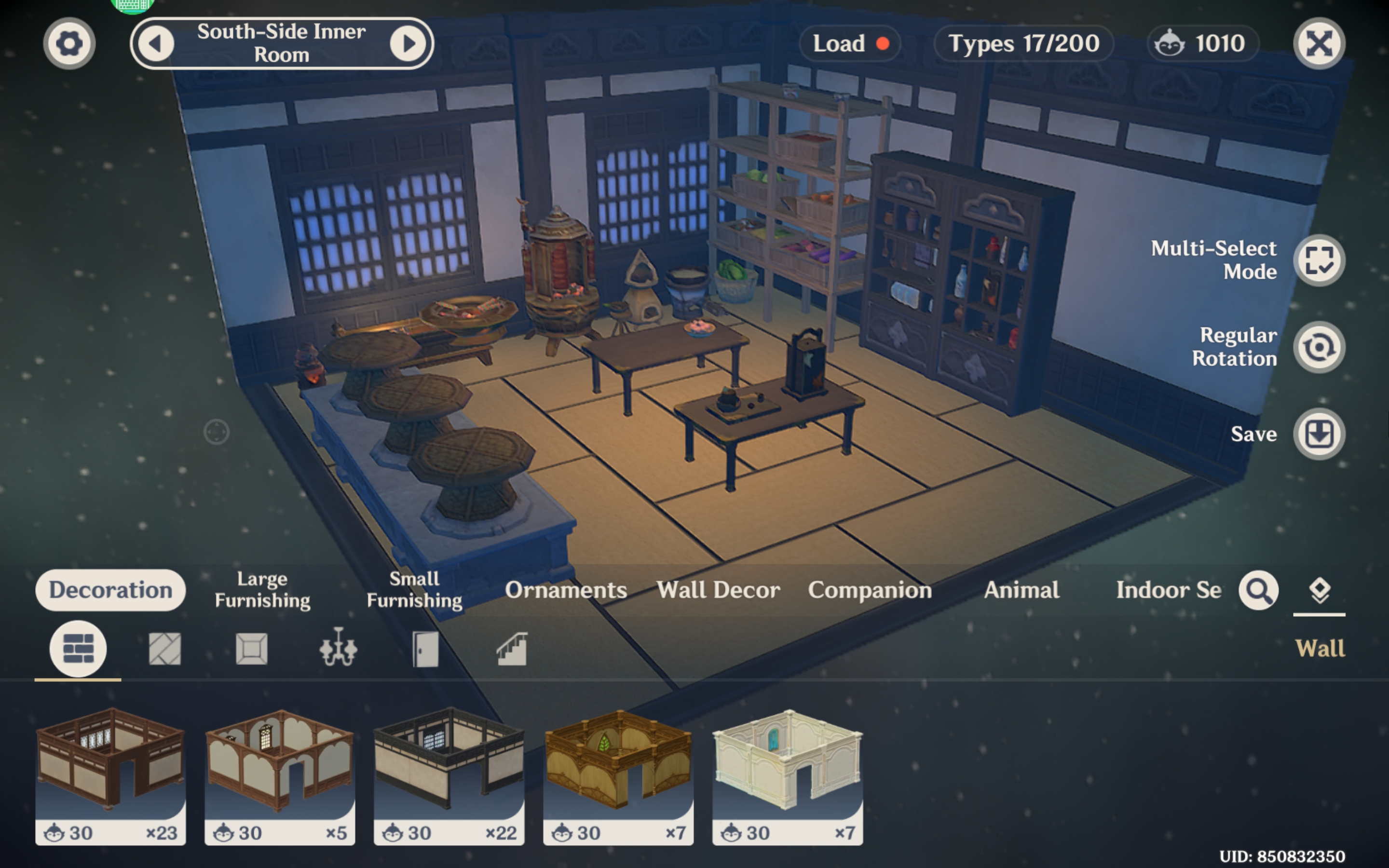The height and width of the screenshot is (868, 1389).
Task: Switch to next room with right arrow
Action: point(408,43)
